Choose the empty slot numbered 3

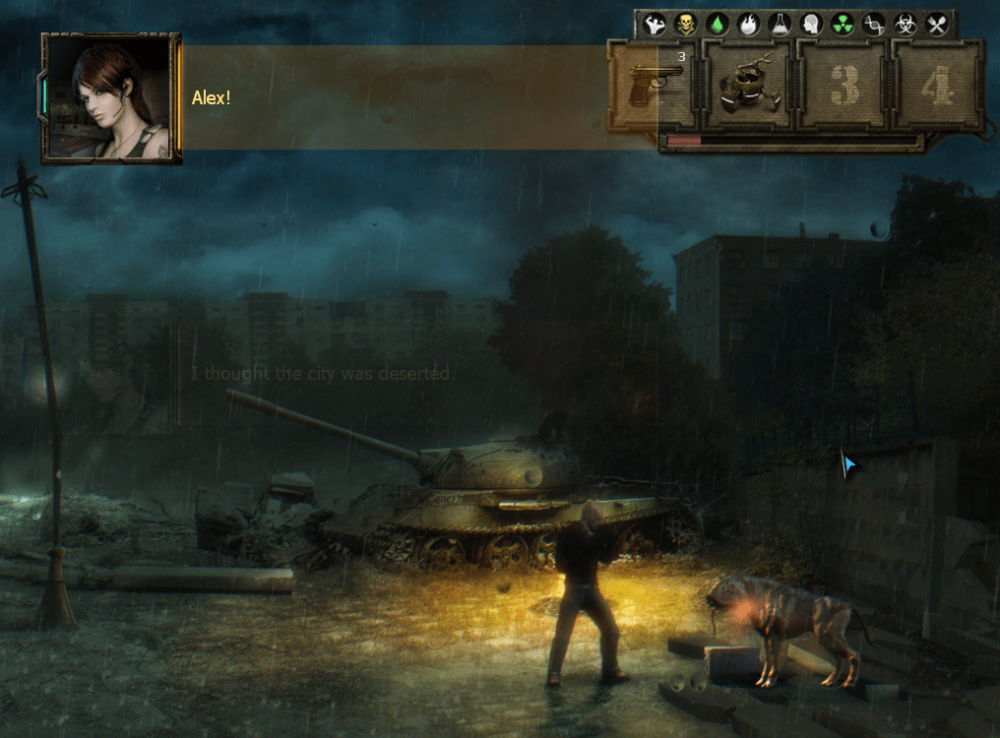click(x=844, y=86)
